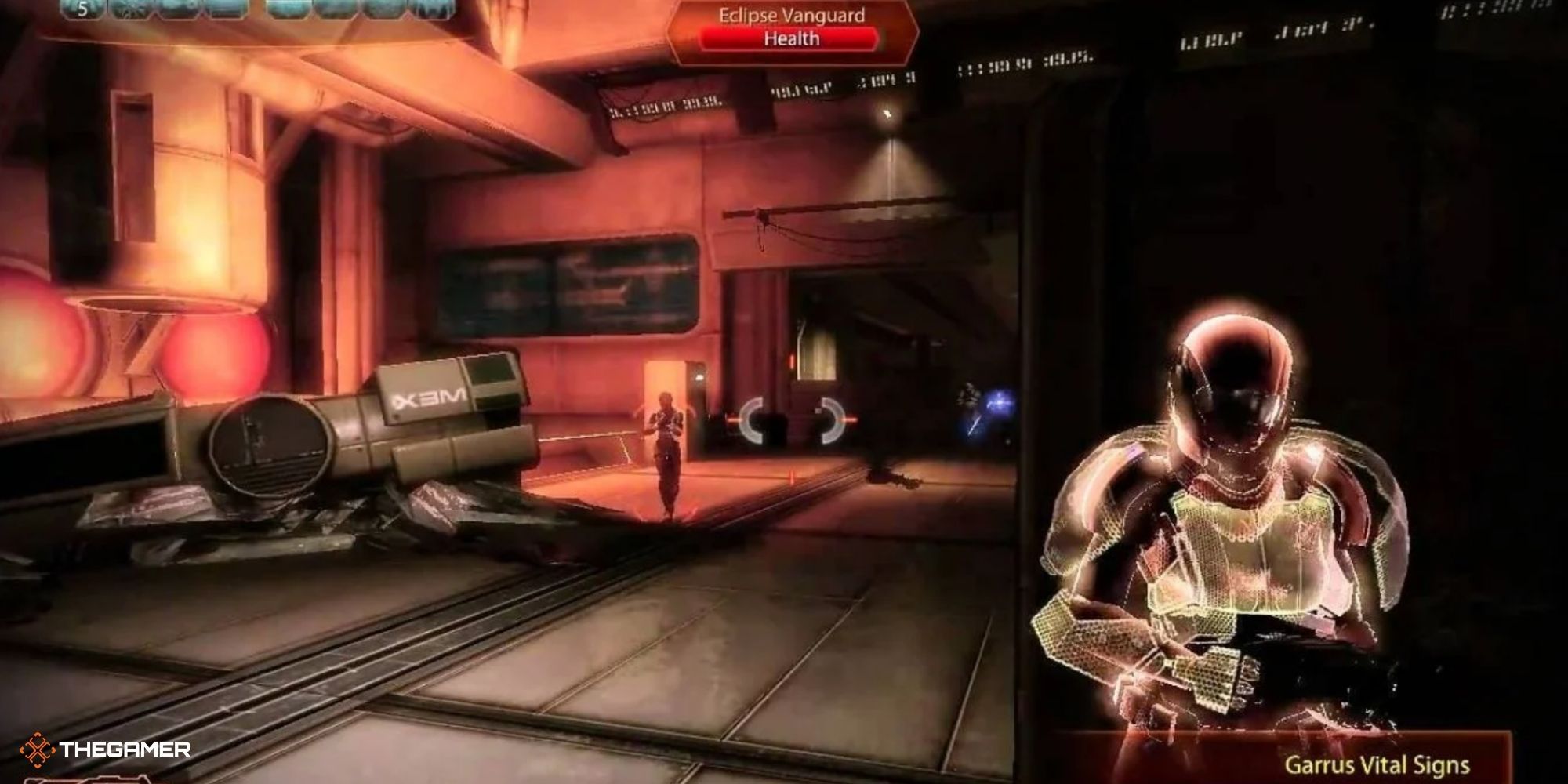Click the red Health bar of Eclipse Vanguard
Viewport: 1568px width, 784px height.
pos(788,38)
